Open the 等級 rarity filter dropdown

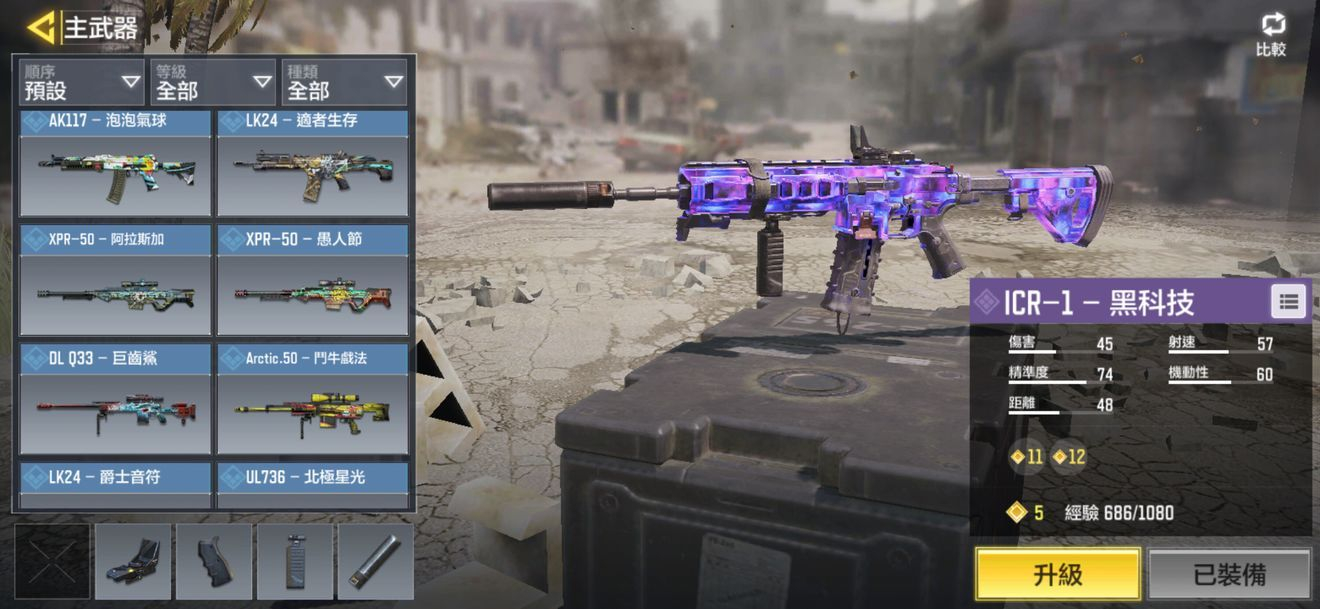[213, 82]
